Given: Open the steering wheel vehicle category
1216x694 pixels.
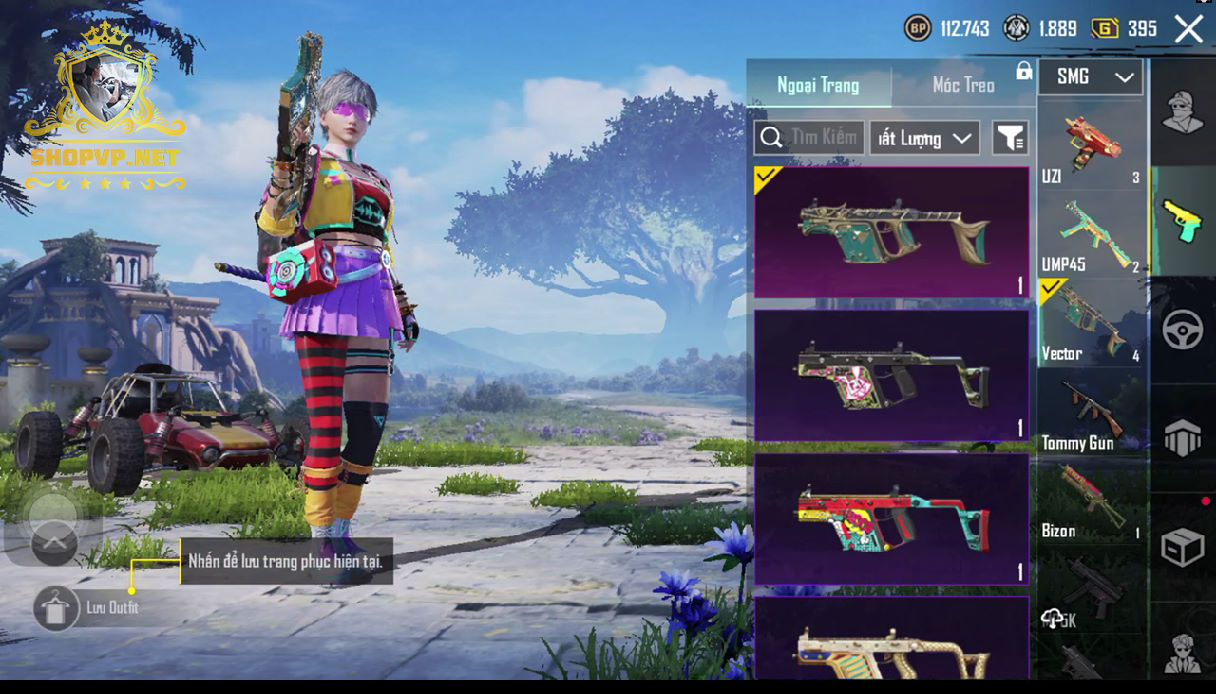Looking at the screenshot, I should [1182, 330].
